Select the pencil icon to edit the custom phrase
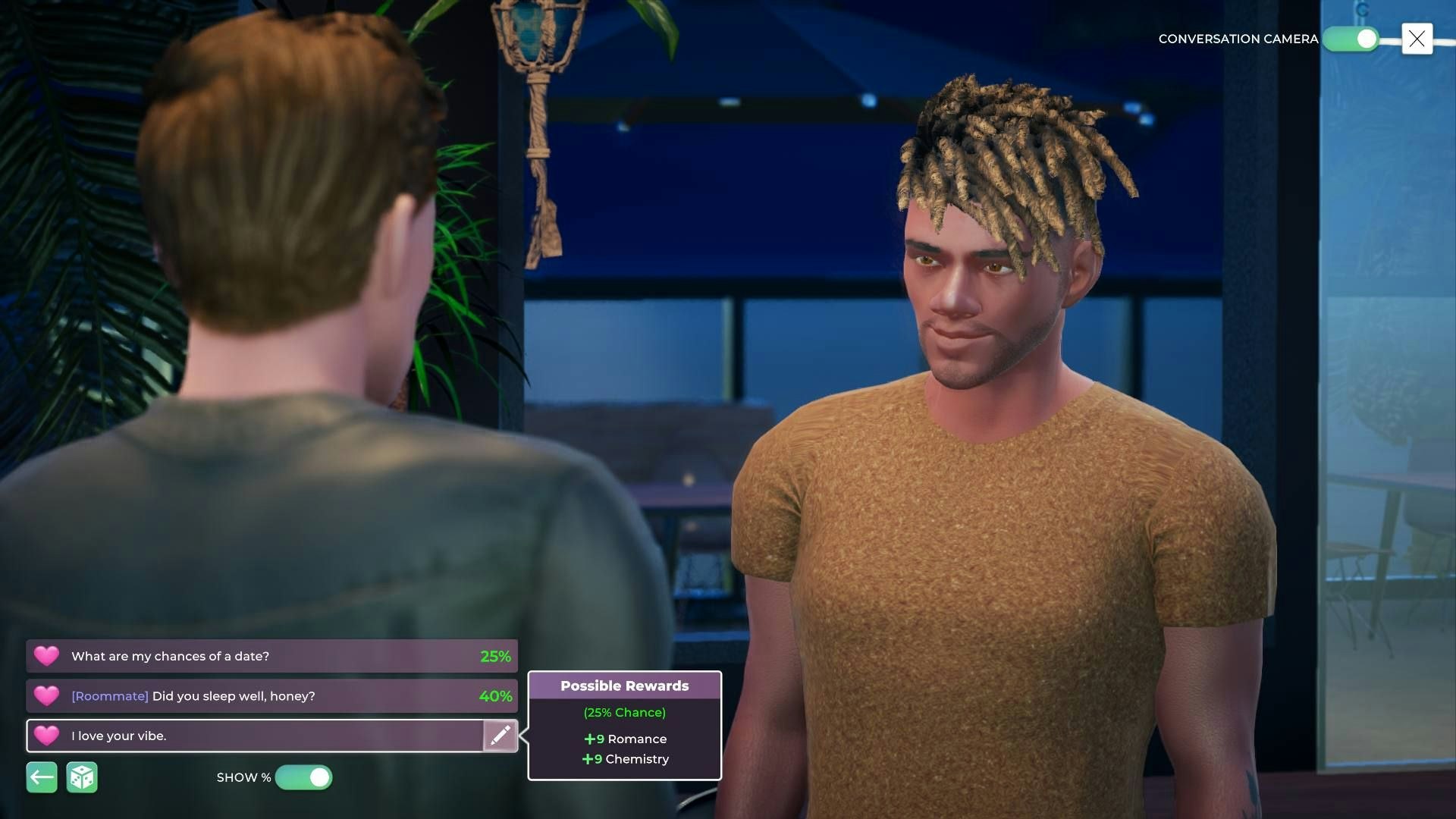 coord(500,736)
